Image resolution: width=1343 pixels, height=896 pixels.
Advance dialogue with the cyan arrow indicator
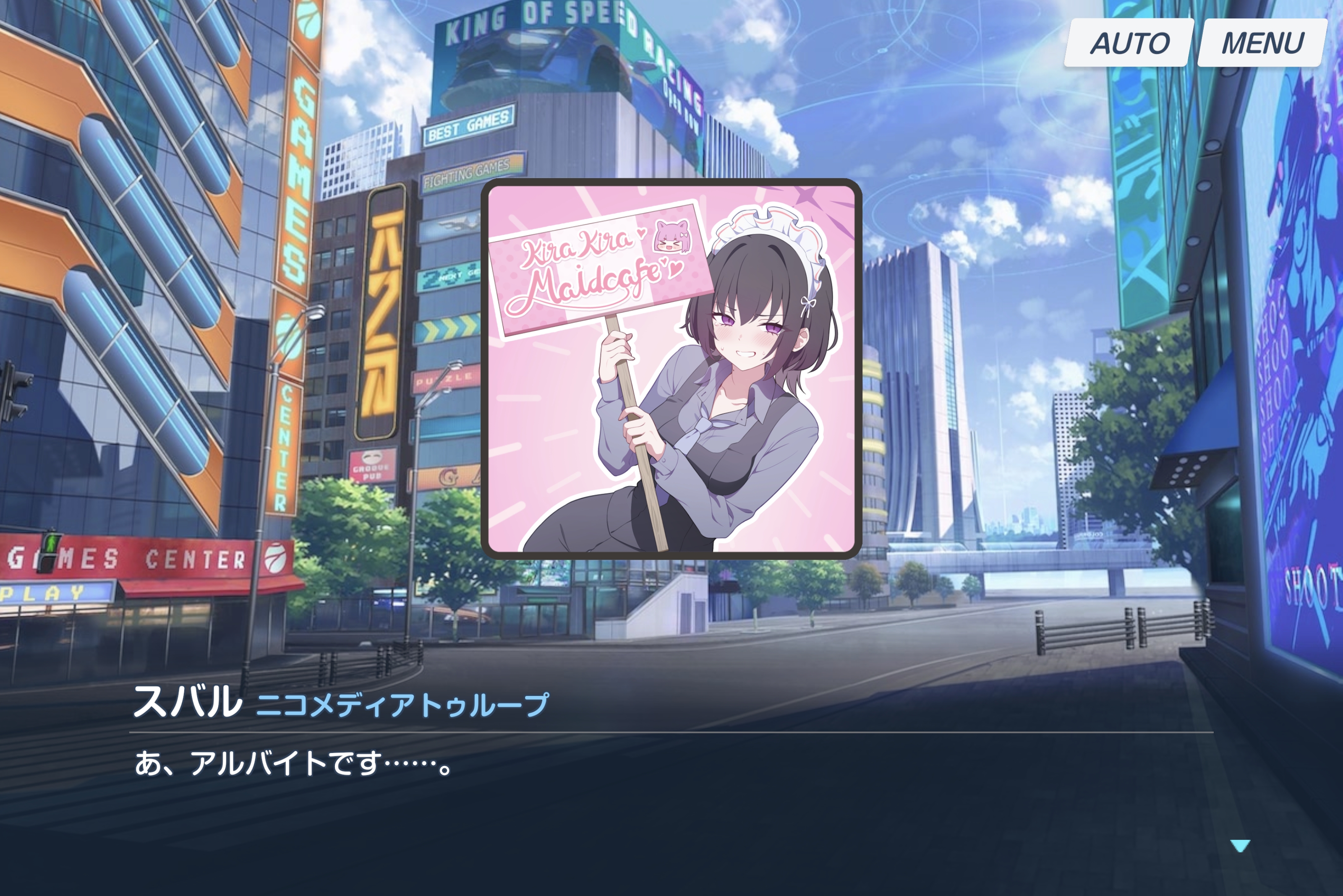click(x=1239, y=846)
